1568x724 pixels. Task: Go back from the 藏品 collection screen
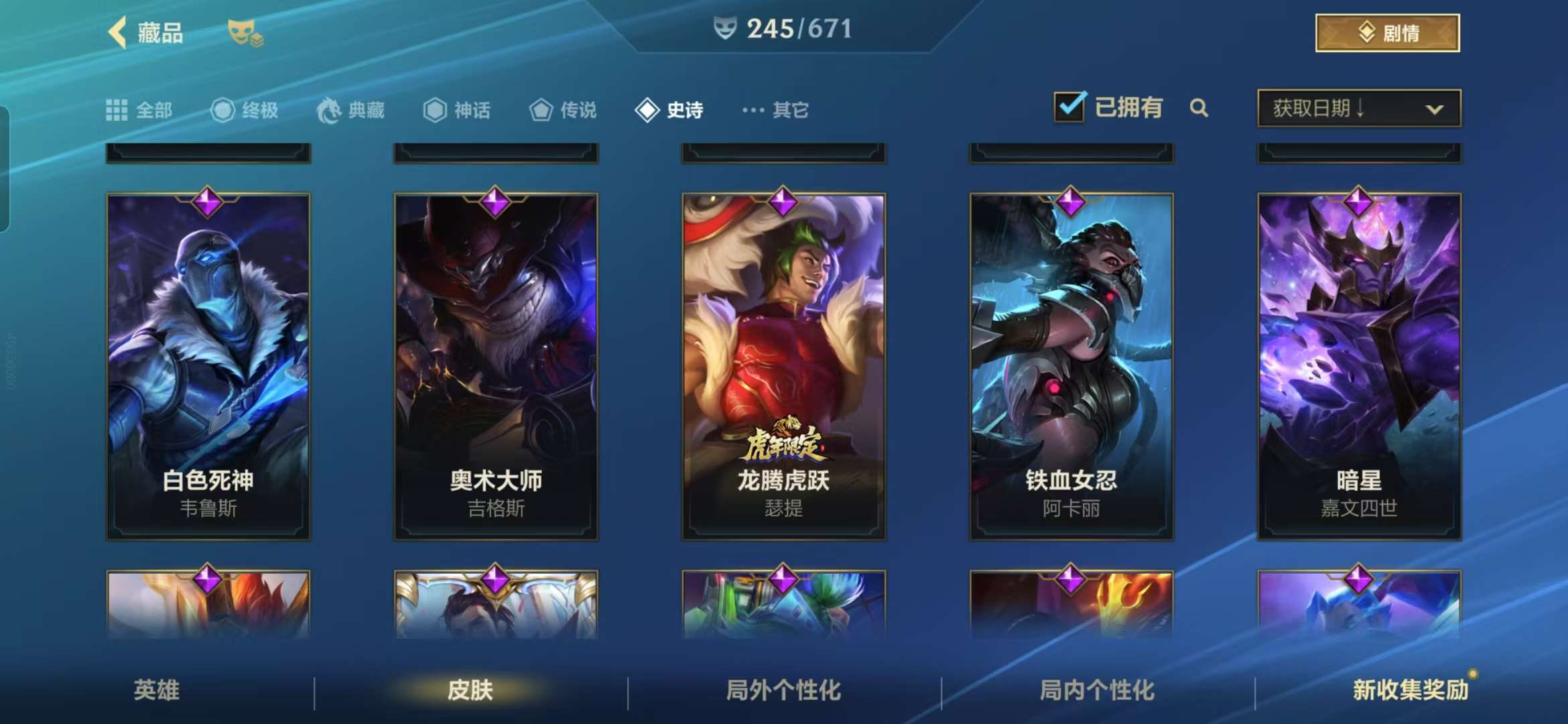119,33
